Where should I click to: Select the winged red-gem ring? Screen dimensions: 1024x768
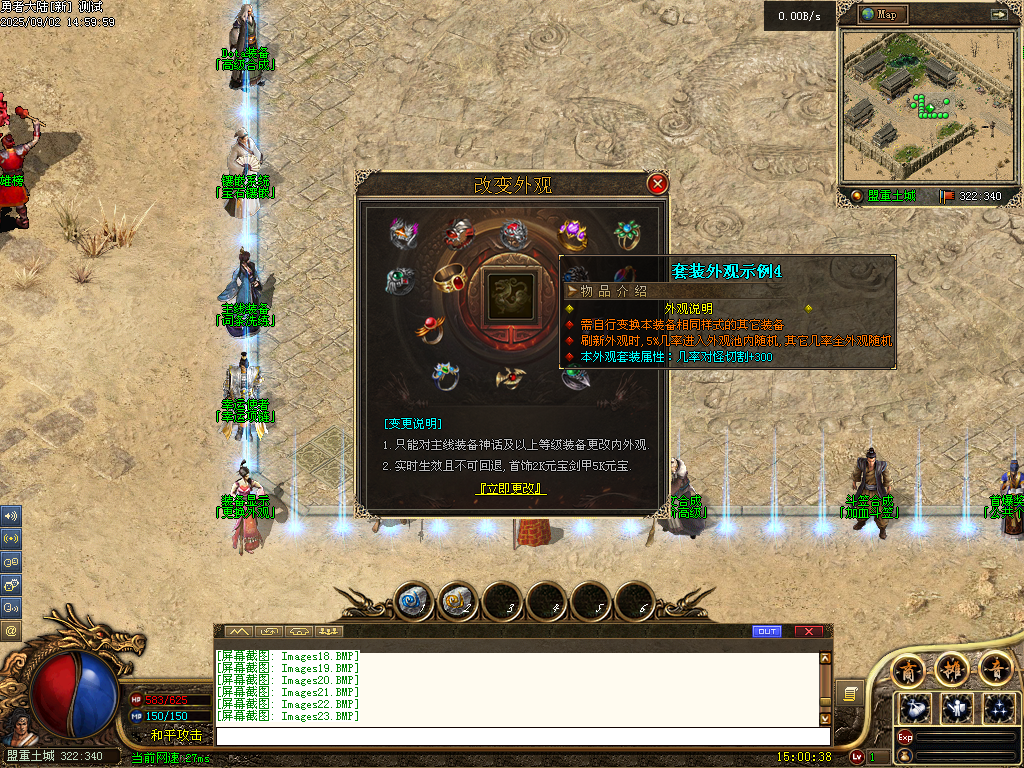(x=509, y=377)
